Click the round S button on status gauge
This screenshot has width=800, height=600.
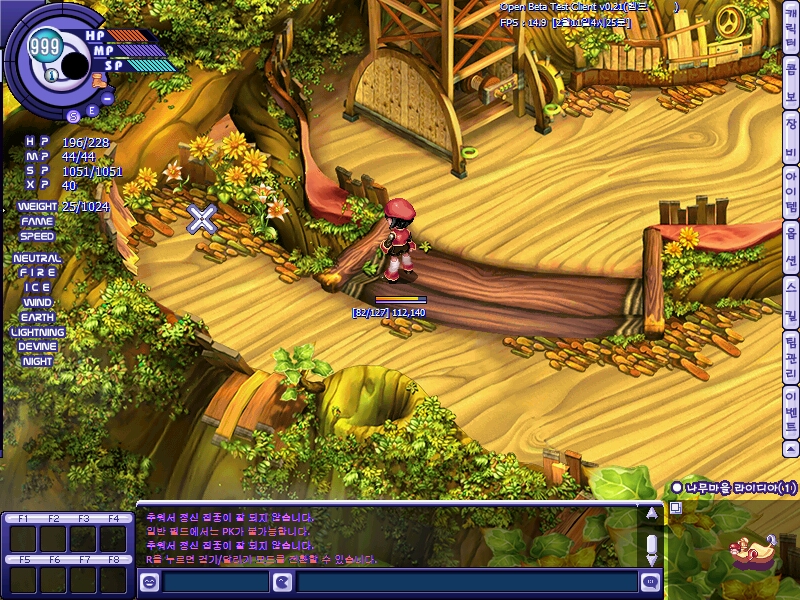tap(72, 115)
